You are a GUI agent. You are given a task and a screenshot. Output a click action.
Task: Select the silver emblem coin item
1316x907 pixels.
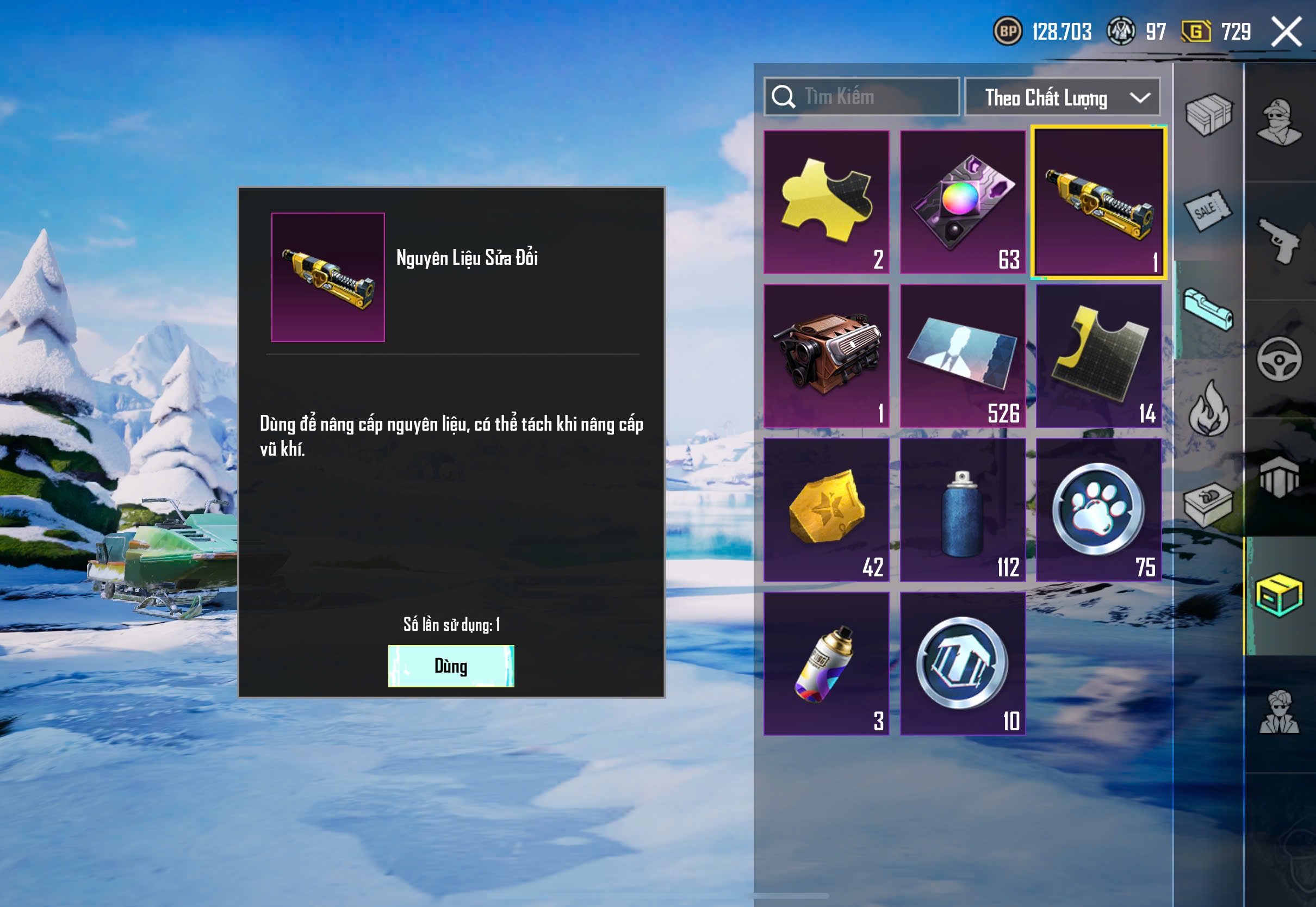(x=963, y=663)
